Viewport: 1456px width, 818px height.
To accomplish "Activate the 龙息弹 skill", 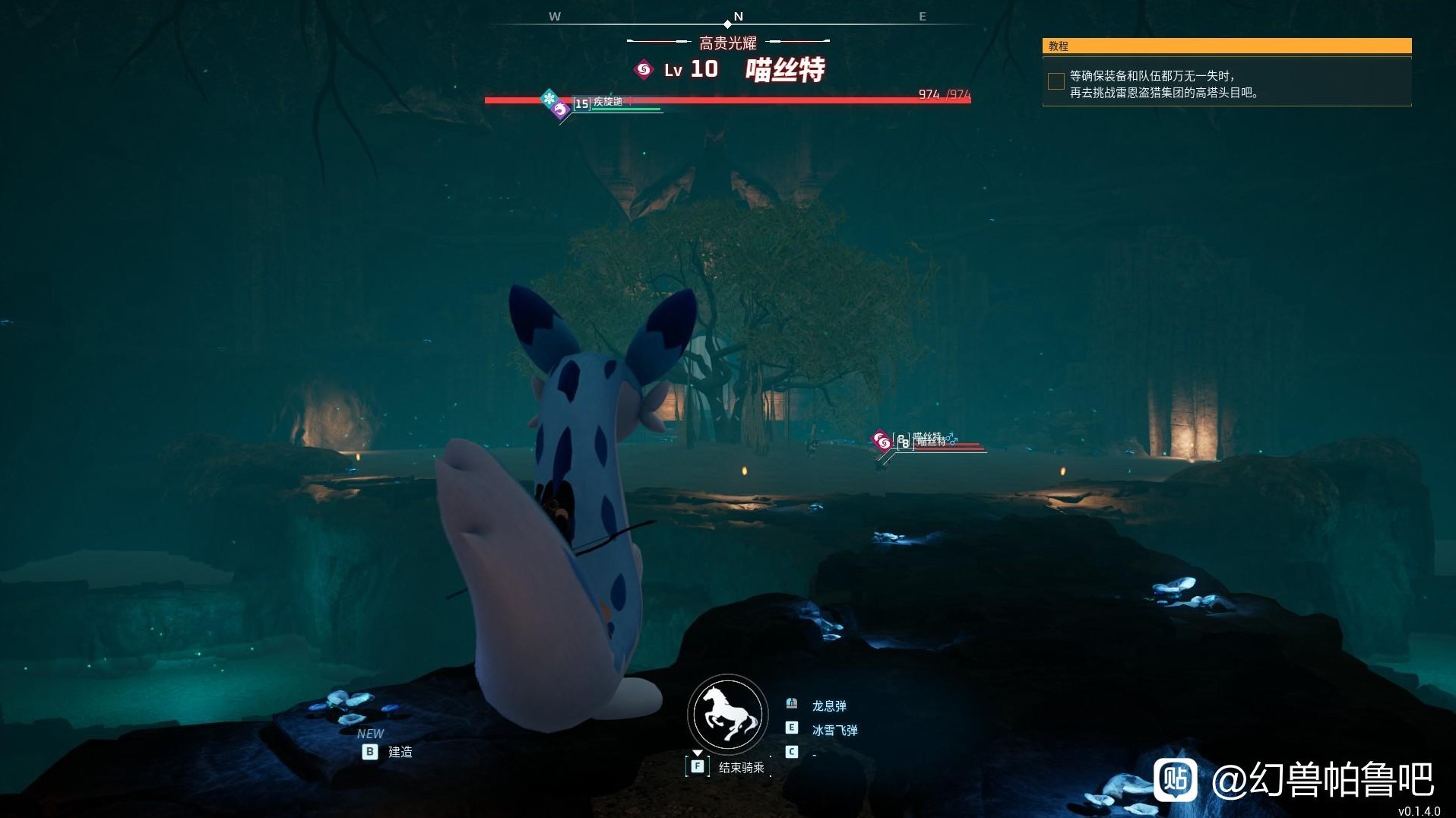I will pyautogui.click(x=828, y=705).
